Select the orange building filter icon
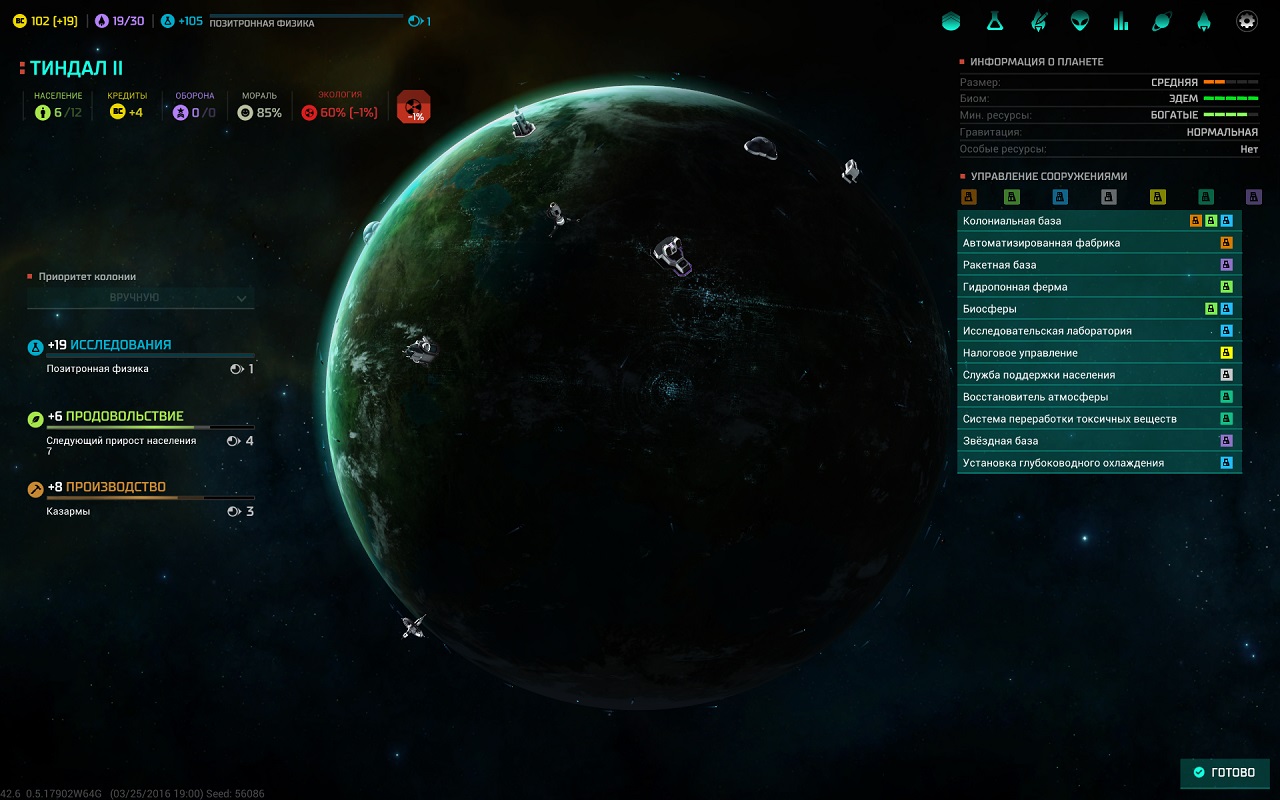The image size is (1280, 800). point(968,197)
